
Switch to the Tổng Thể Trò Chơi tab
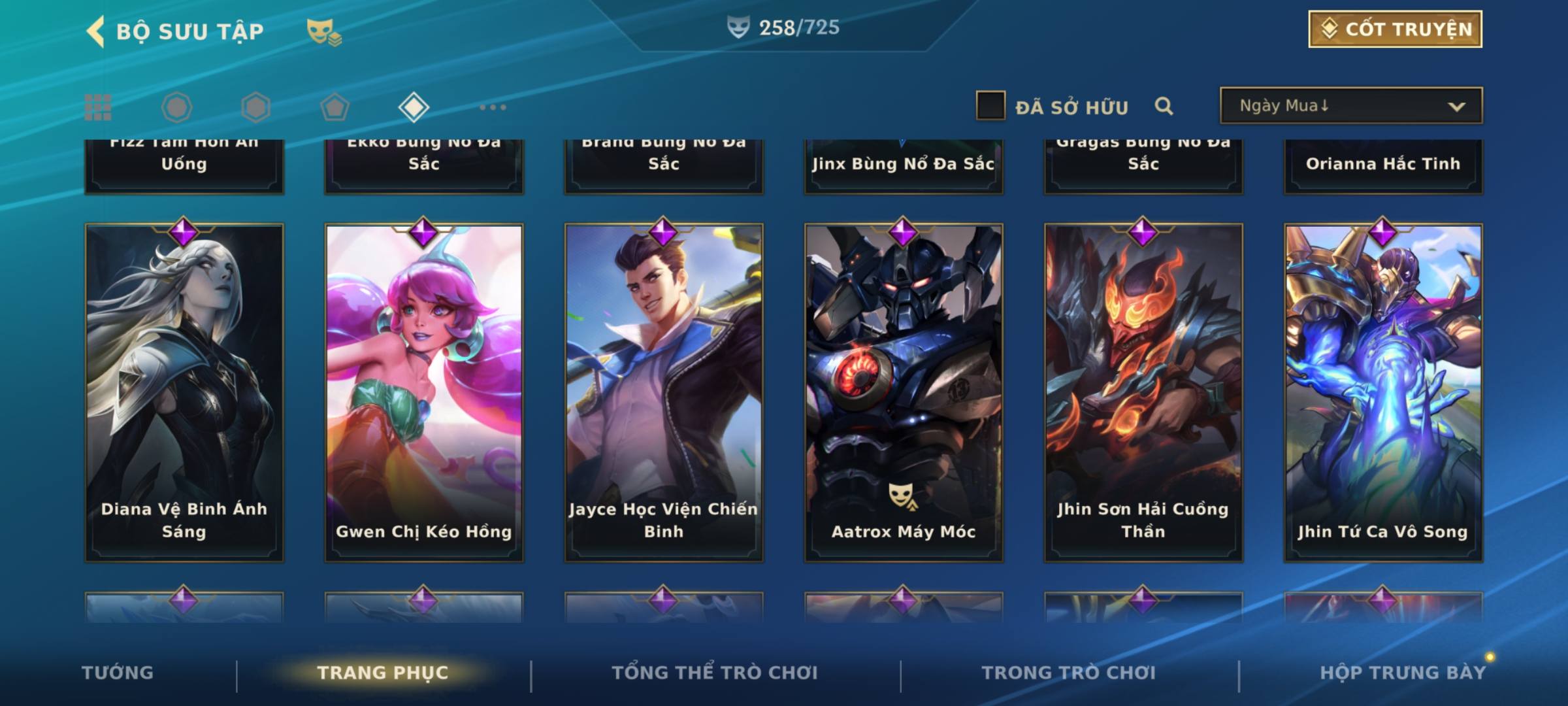(x=715, y=673)
